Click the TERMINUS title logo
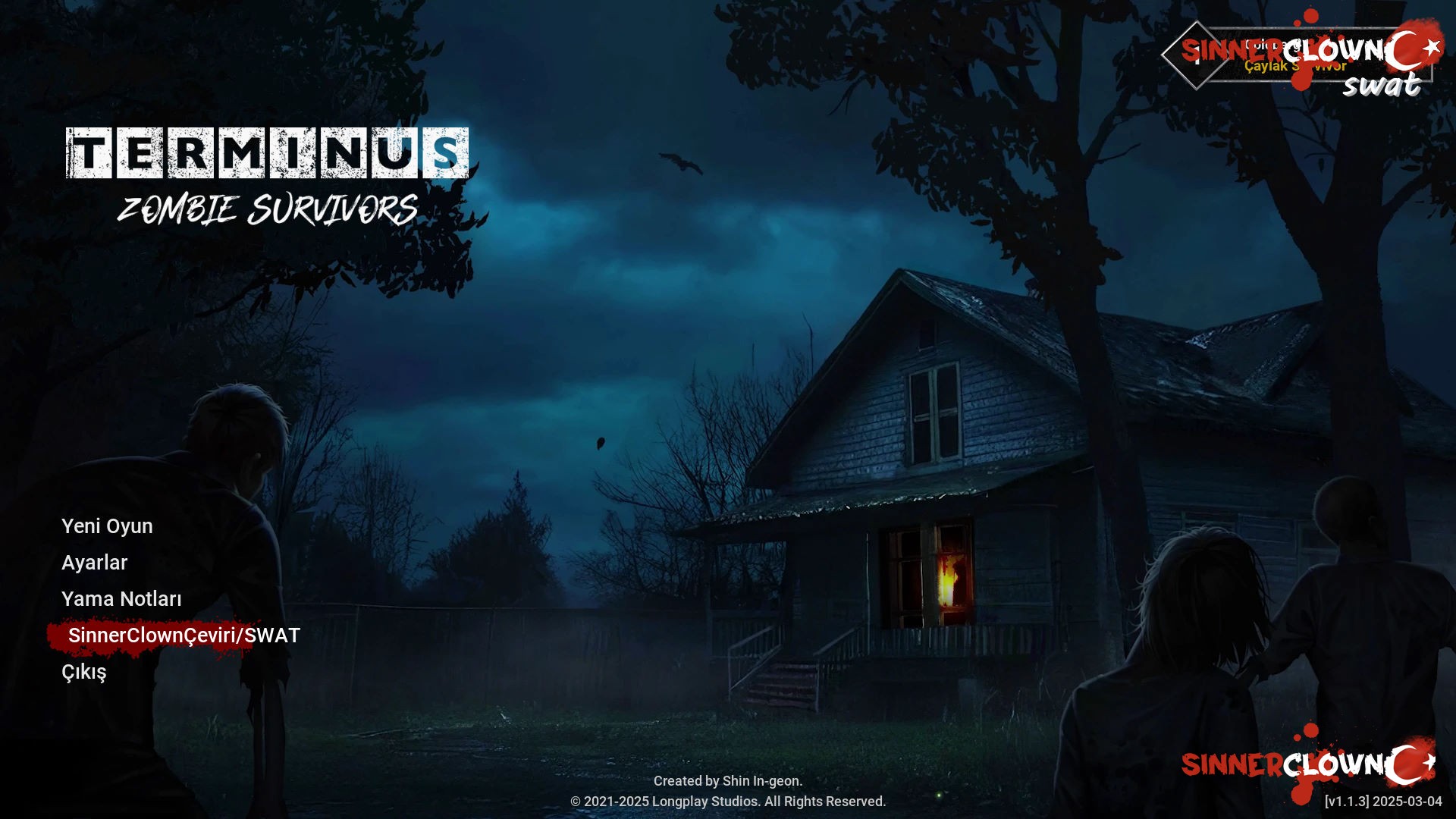Screen dimensions: 1456x819 tap(267, 154)
